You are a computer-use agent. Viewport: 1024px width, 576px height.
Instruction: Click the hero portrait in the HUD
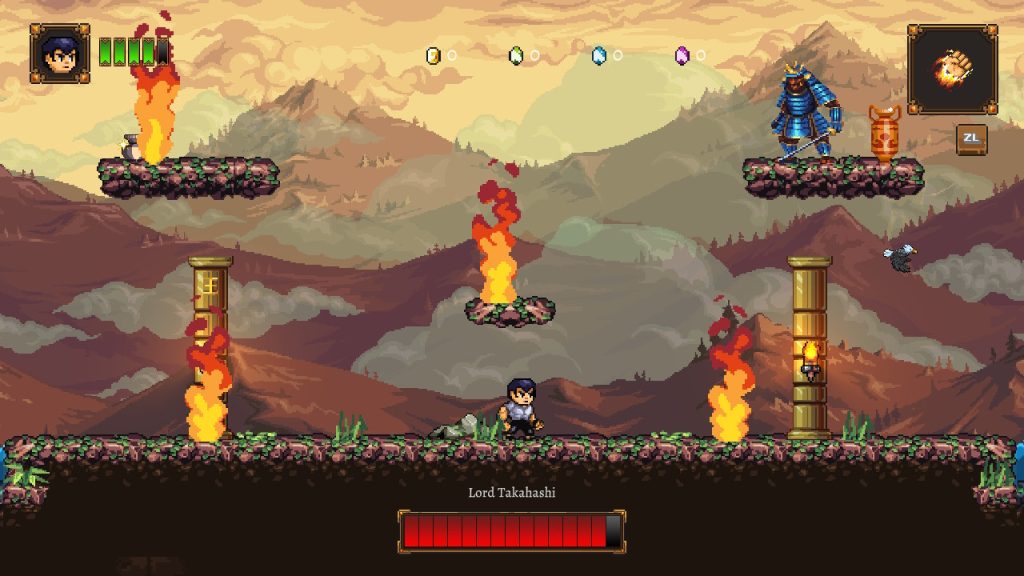[x=59, y=53]
